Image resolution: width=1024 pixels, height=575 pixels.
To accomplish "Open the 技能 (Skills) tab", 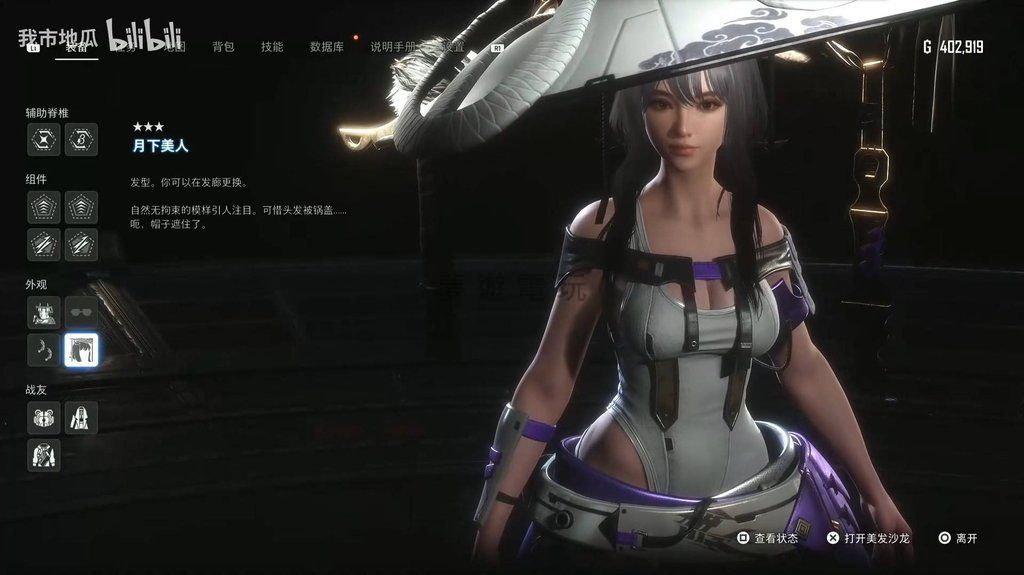I will click(271, 47).
